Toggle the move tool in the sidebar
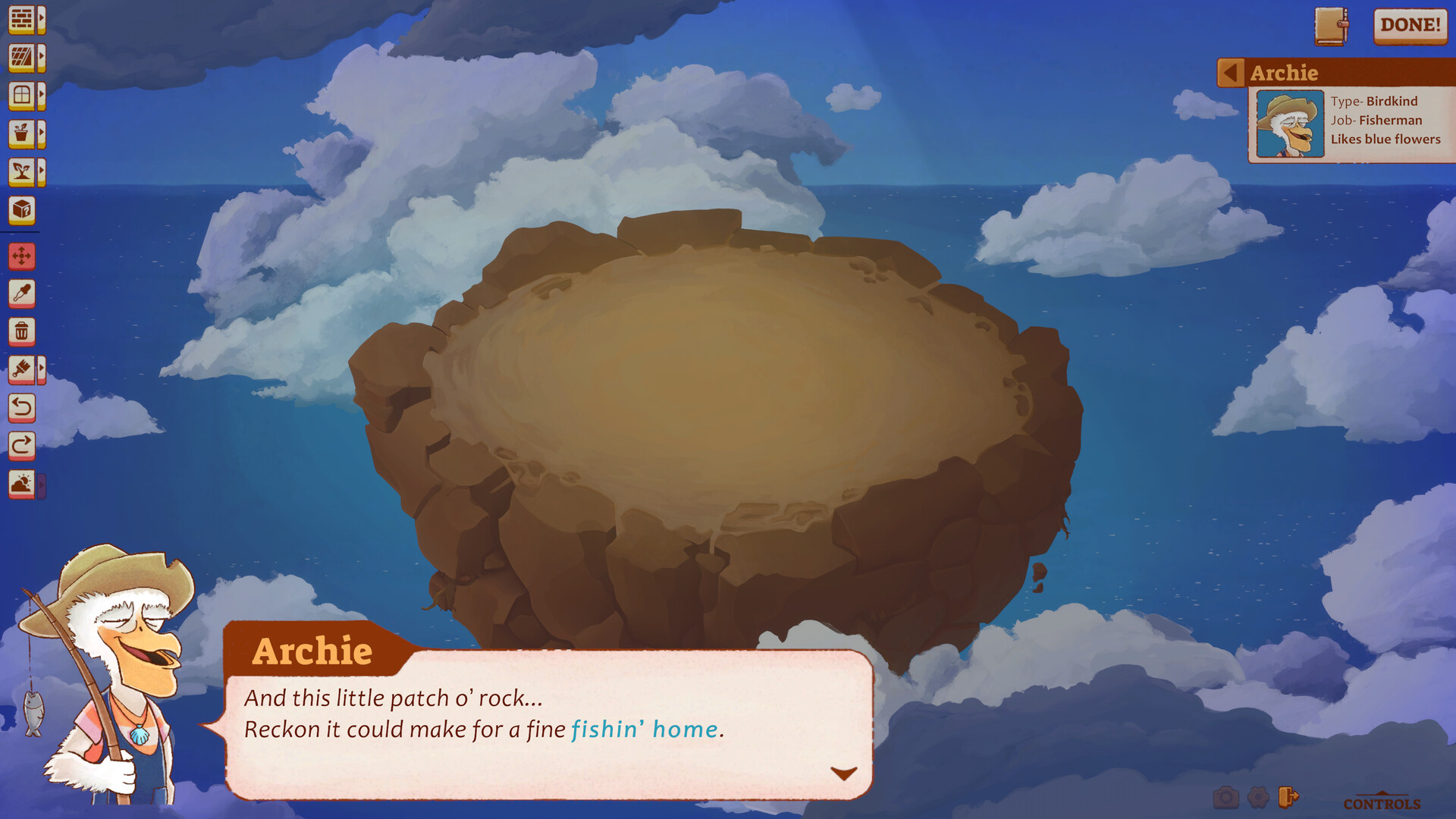The width and height of the screenshot is (1456, 819). click(x=23, y=256)
